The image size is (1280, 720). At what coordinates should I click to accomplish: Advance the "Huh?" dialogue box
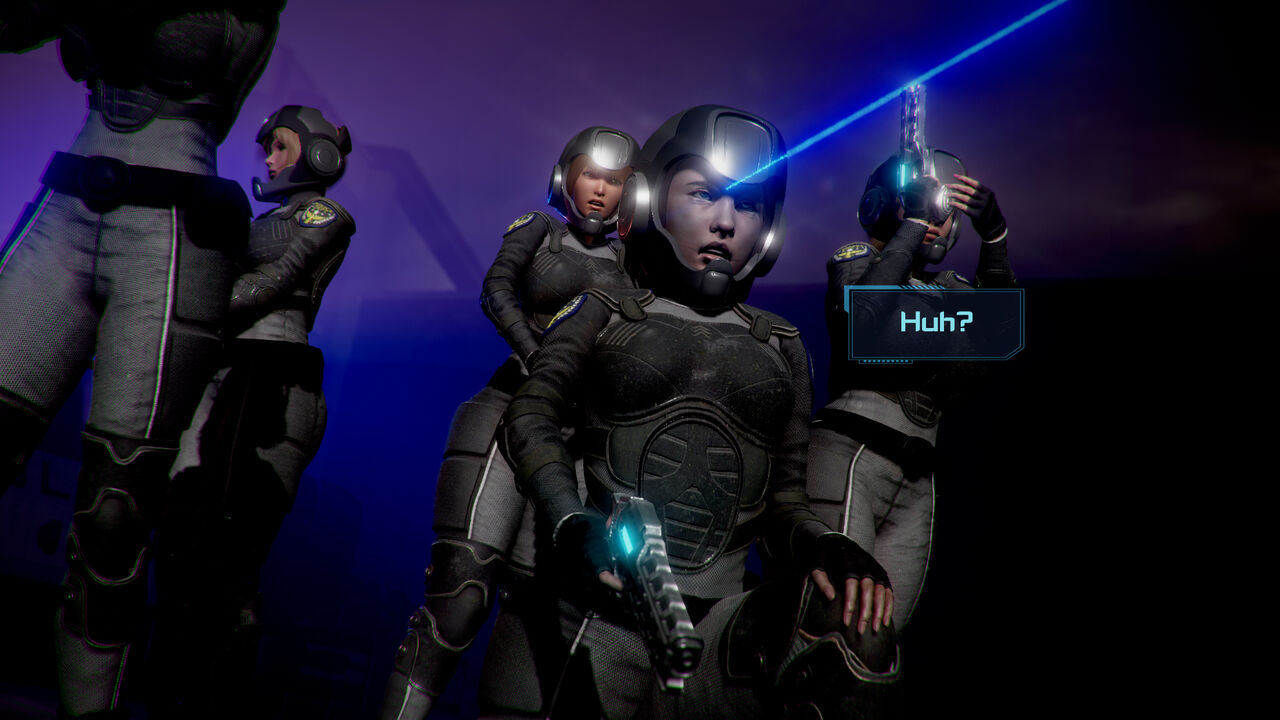point(935,323)
